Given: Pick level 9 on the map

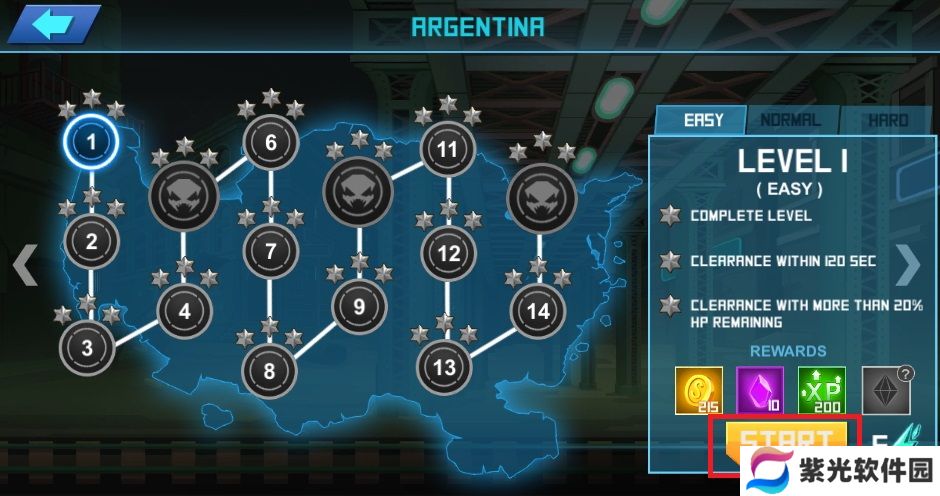Looking at the screenshot, I should point(358,305).
